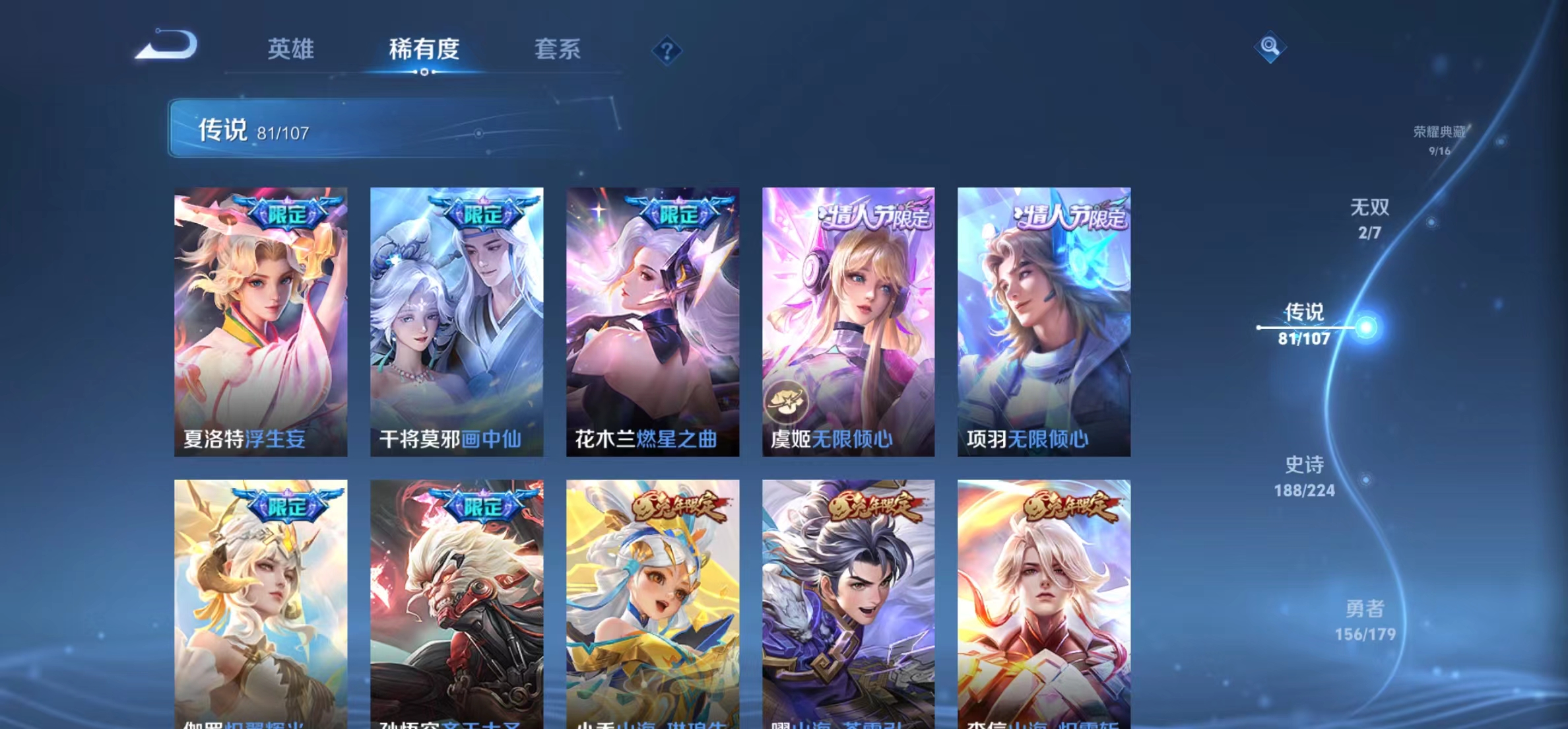
Task: Click the 限定 badge on 孙悟空's skin card
Action: [x=482, y=505]
